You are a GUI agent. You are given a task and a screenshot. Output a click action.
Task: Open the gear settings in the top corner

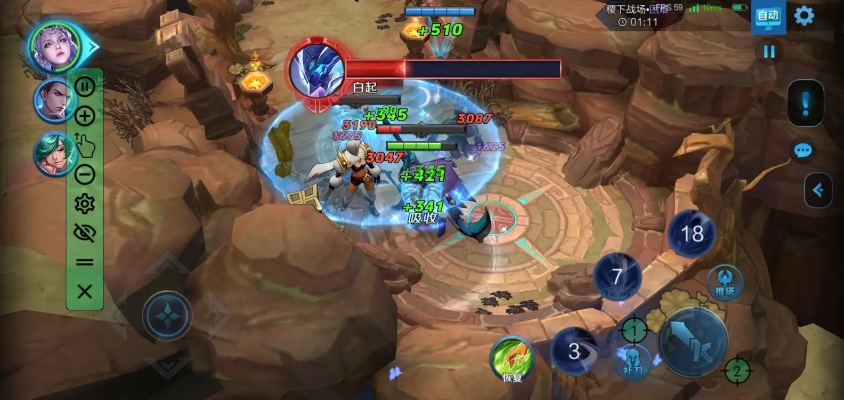(x=804, y=15)
